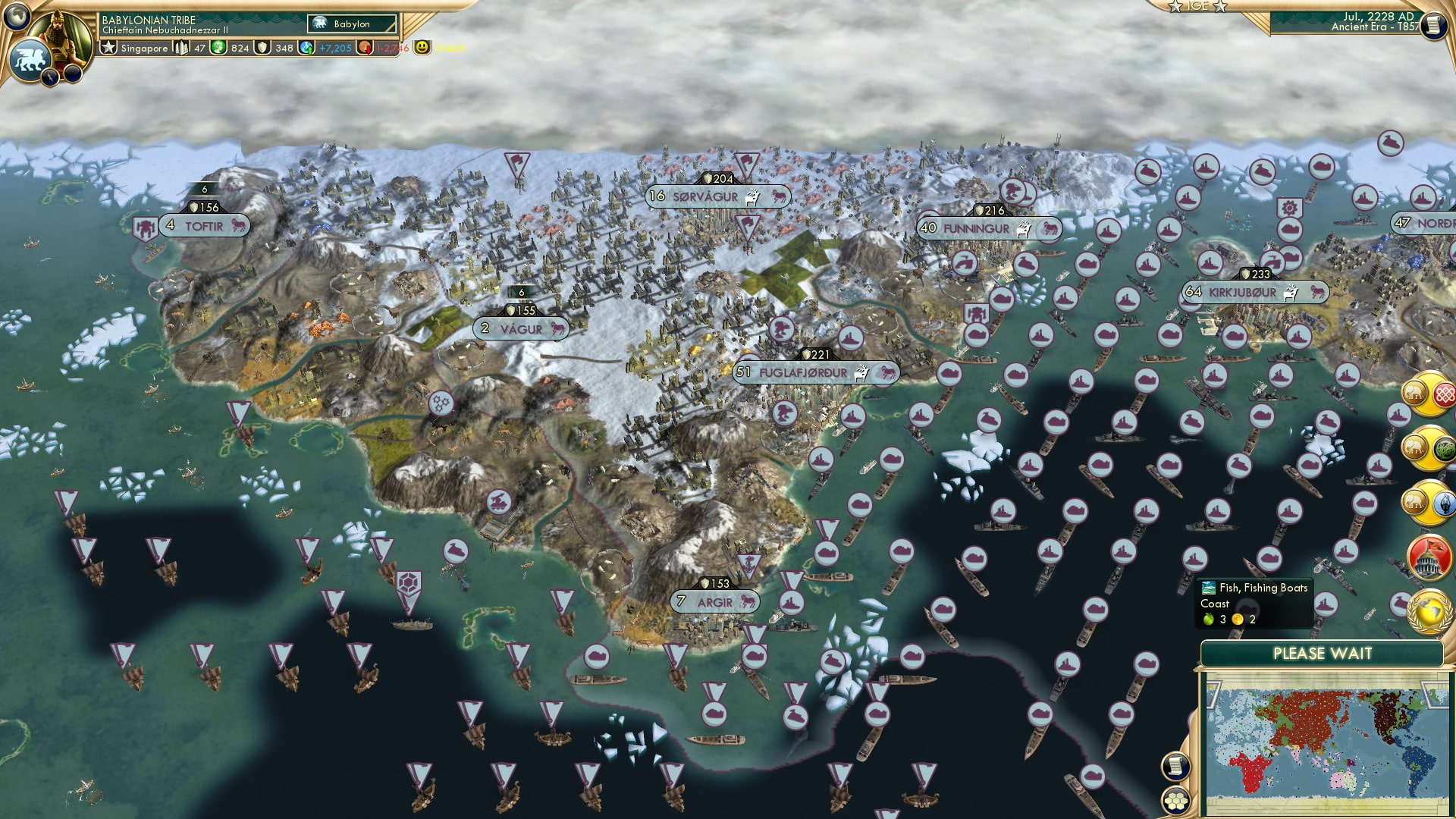1456x819 pixels.
Task: Open the Kirkjubøur city screen
Action: click(x=1244, y=290)
